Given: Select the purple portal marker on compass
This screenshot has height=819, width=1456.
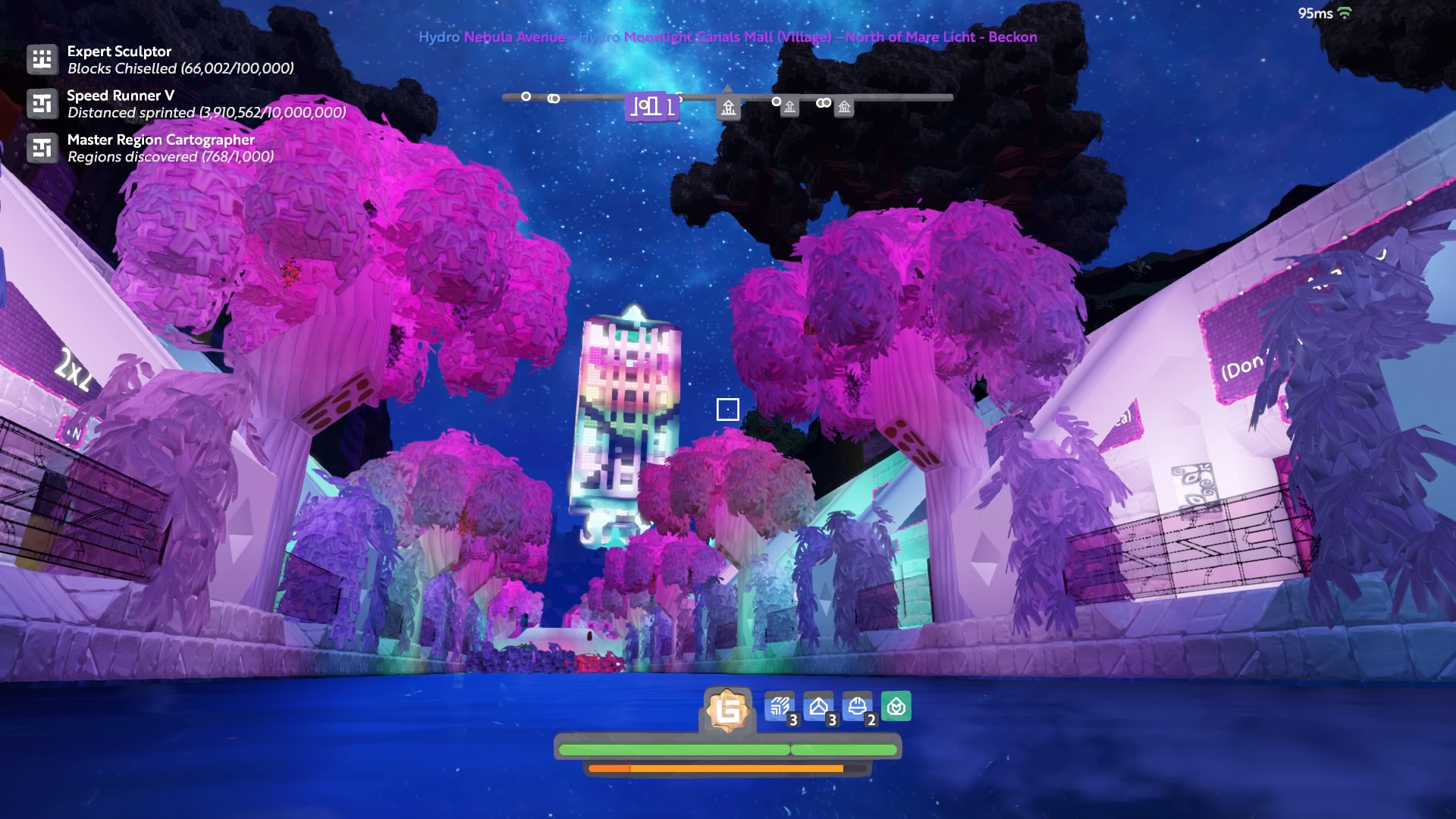Looking at the screenshot, I should coord(651,106).
